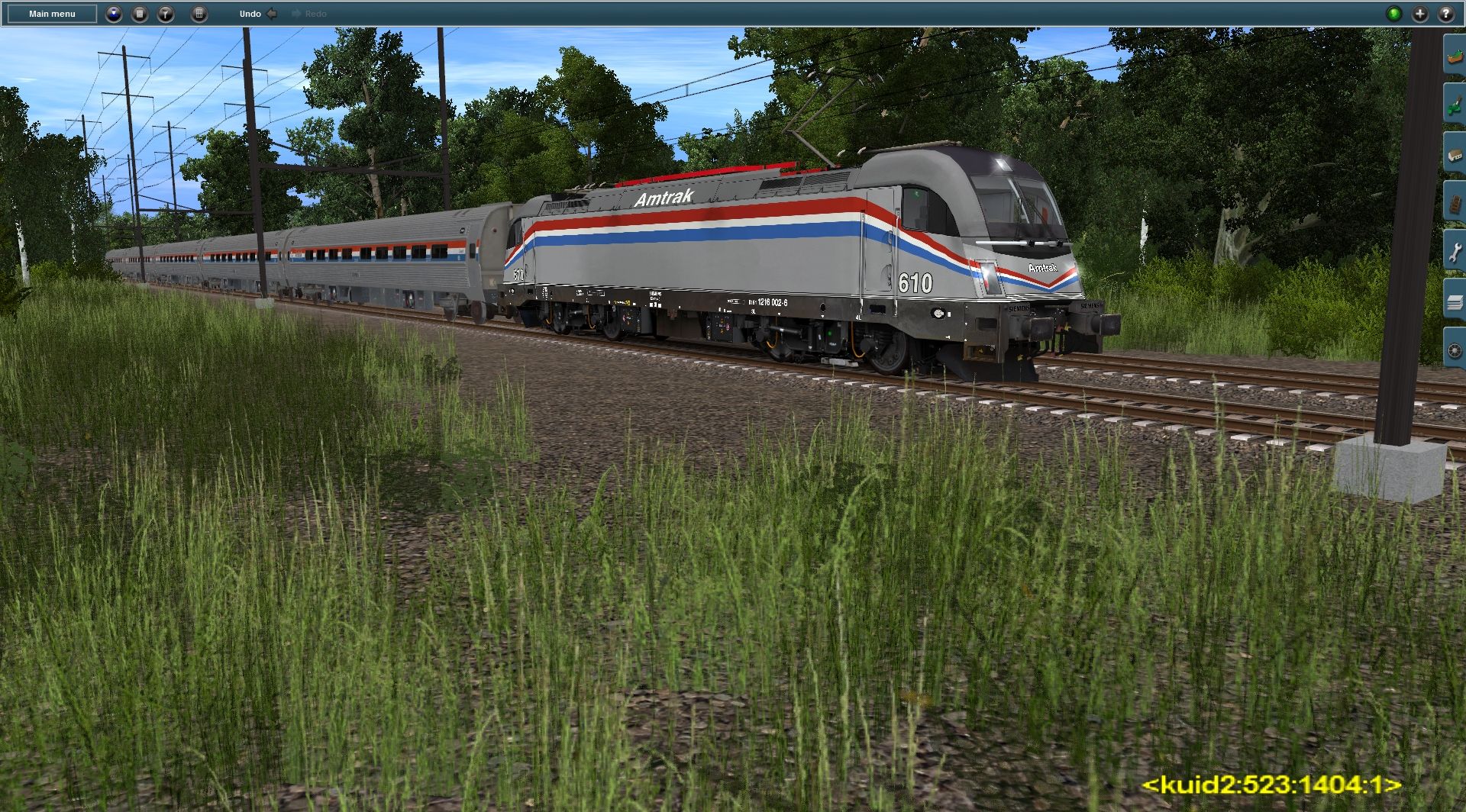The image size is (1466, 812).
Task: Open the wheel icon tab
Action: (1455, 351)
